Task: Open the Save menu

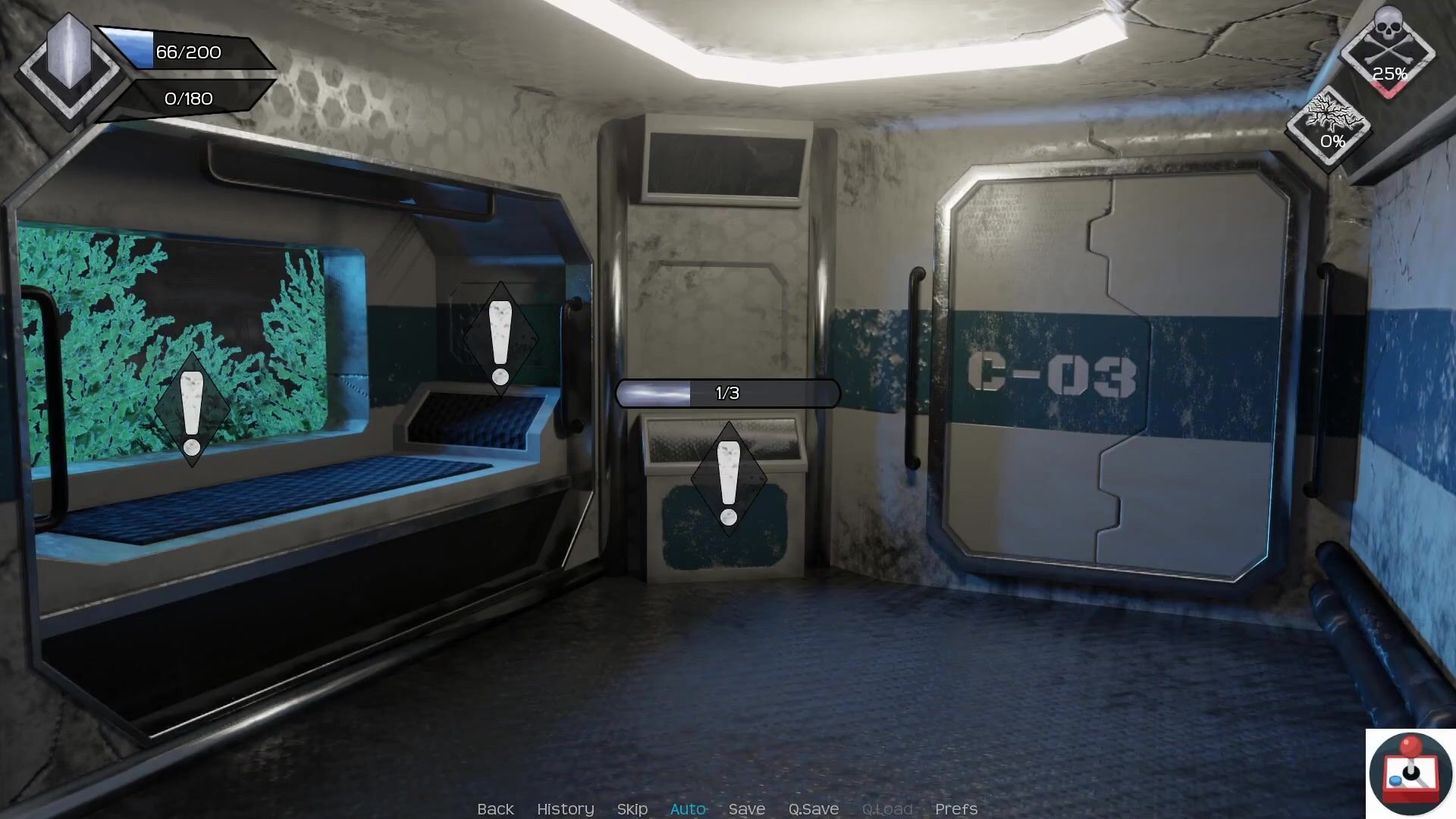Action: [x=746, y=809]
